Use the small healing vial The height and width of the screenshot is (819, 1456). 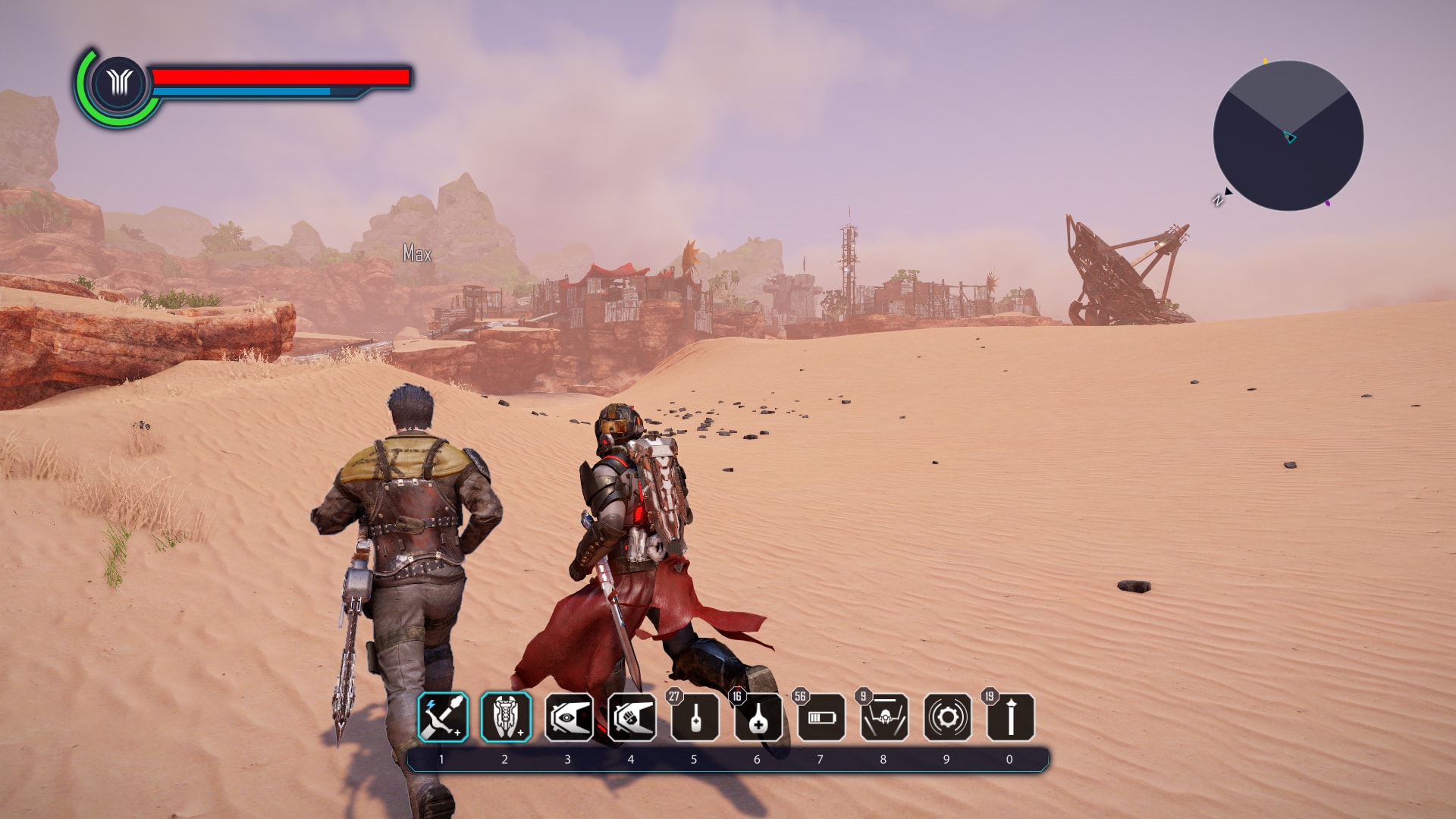695,717
